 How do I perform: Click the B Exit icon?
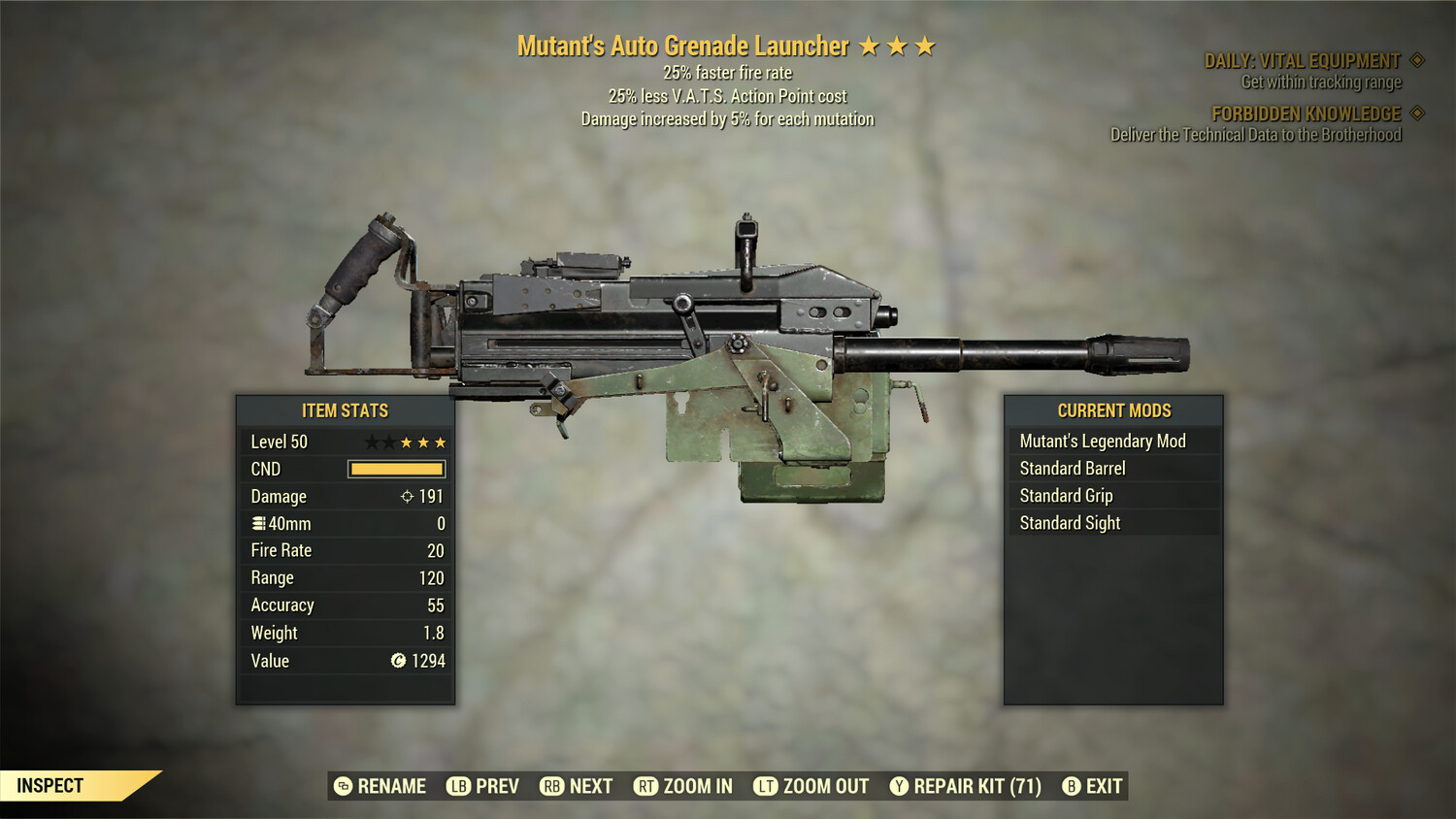[1071, 786]
